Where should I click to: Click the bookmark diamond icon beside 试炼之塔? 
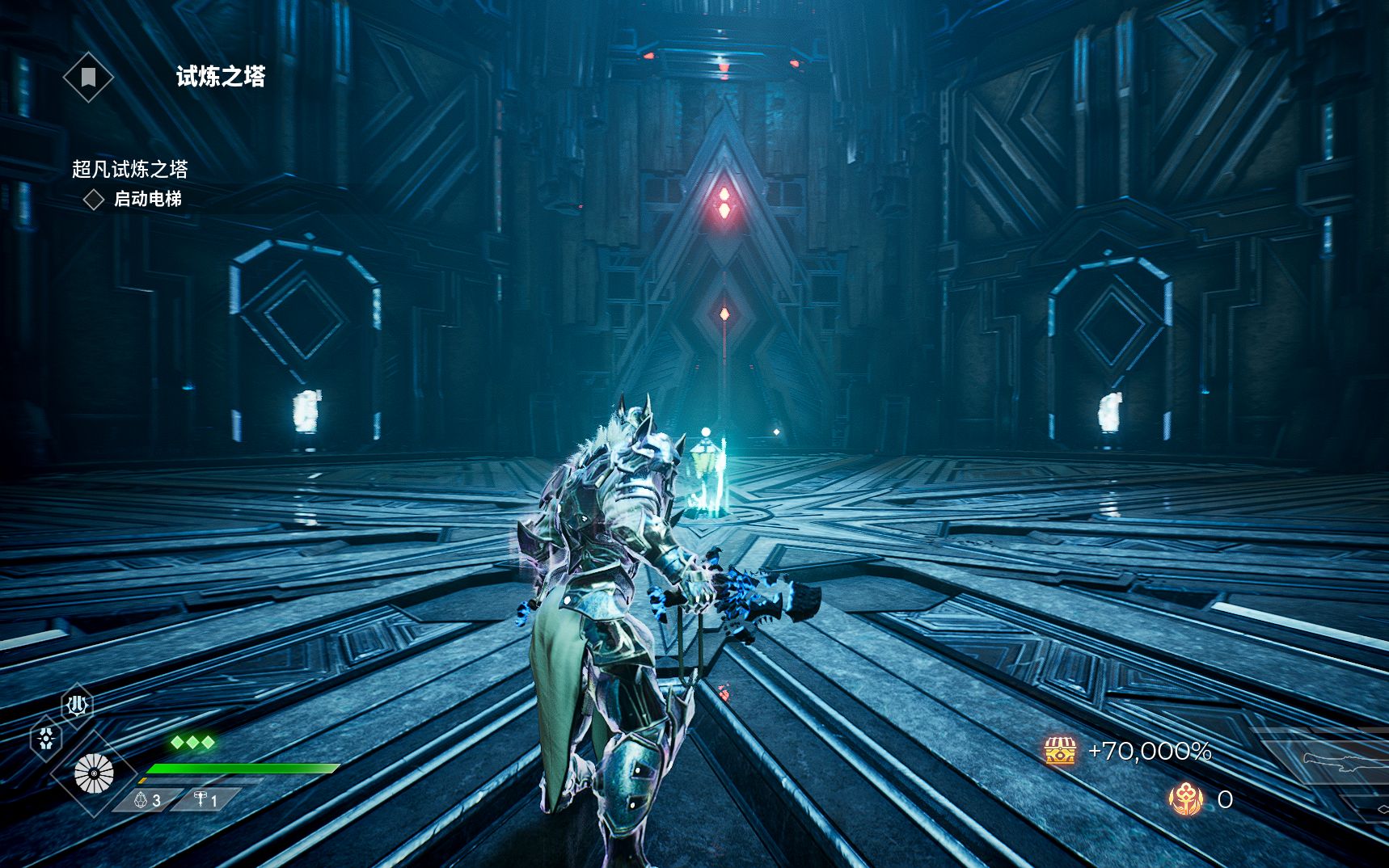point(88,78)
